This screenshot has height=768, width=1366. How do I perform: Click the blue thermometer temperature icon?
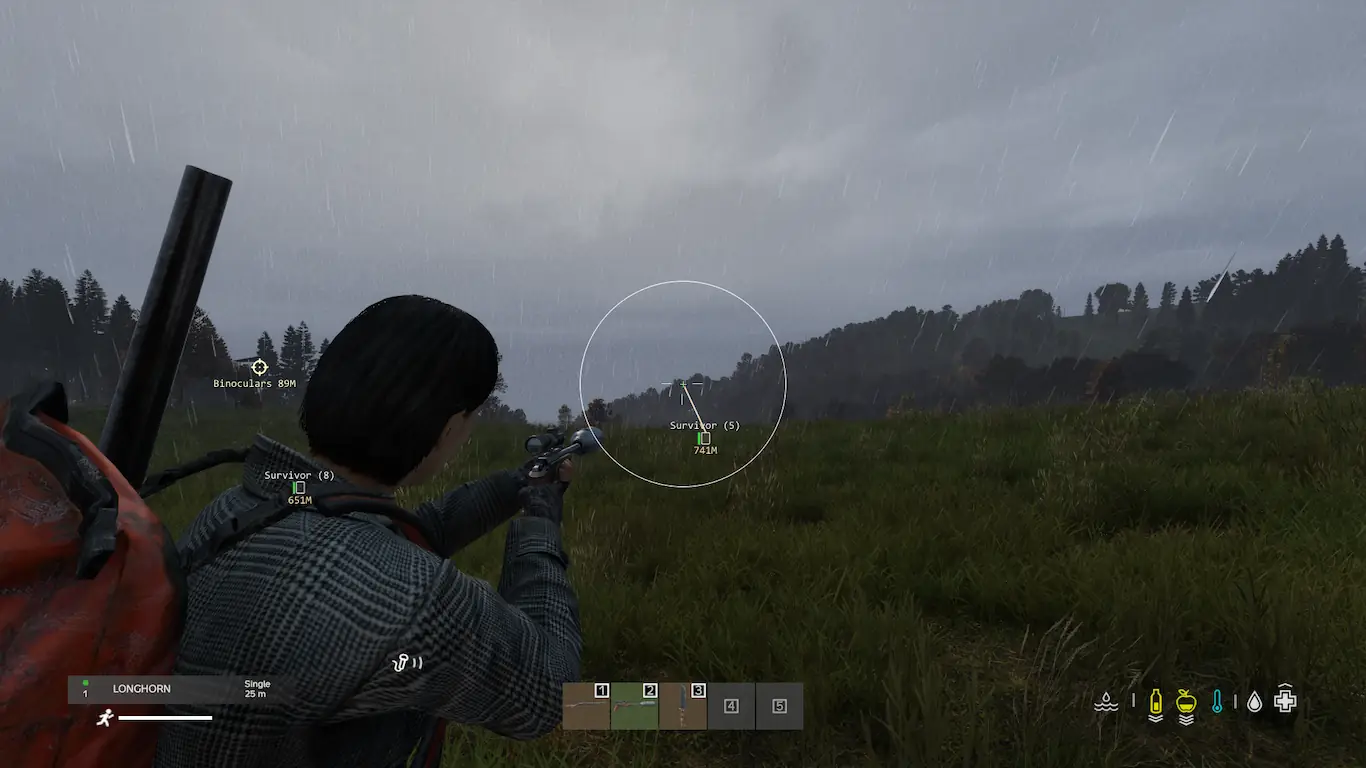pyautogui.click(x=1217, y=702)
